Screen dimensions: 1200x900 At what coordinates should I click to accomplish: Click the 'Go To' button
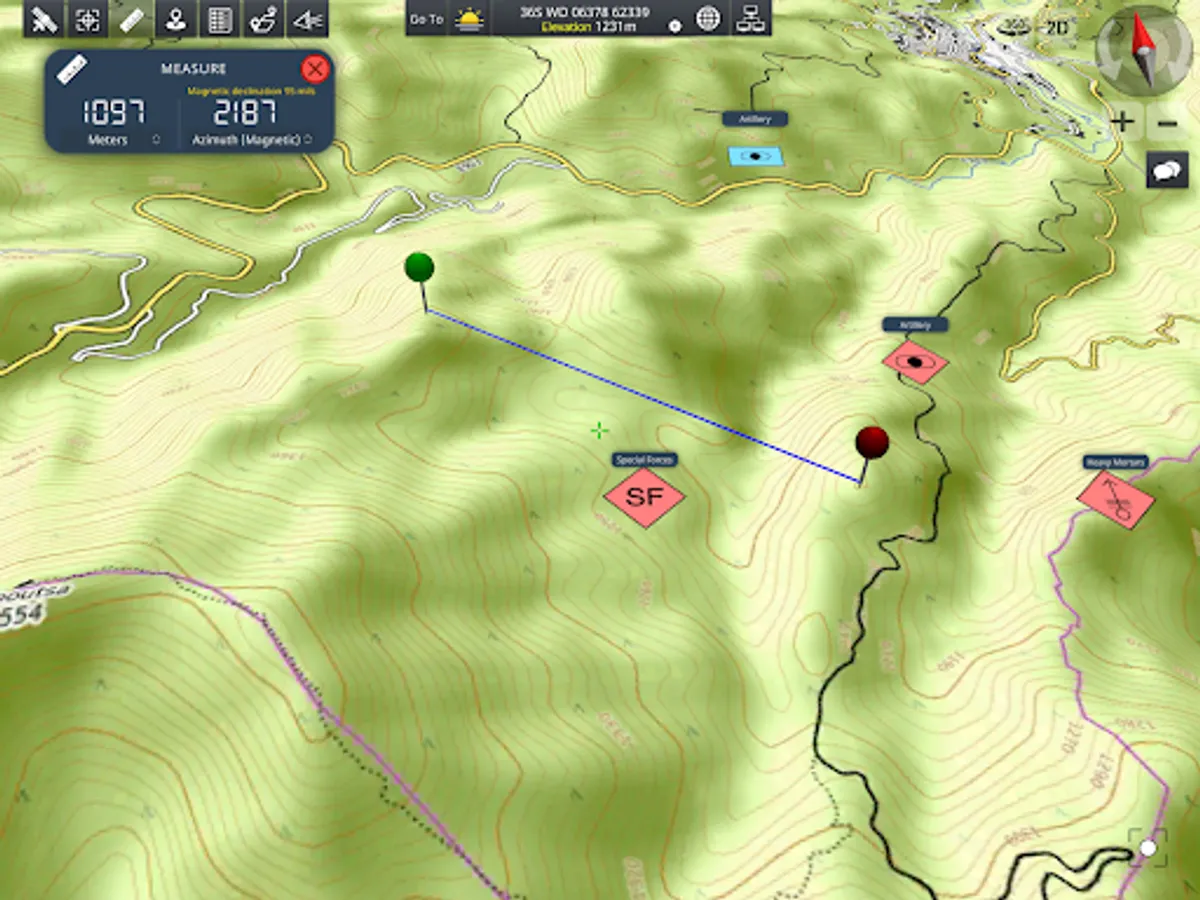pos(427,19)
